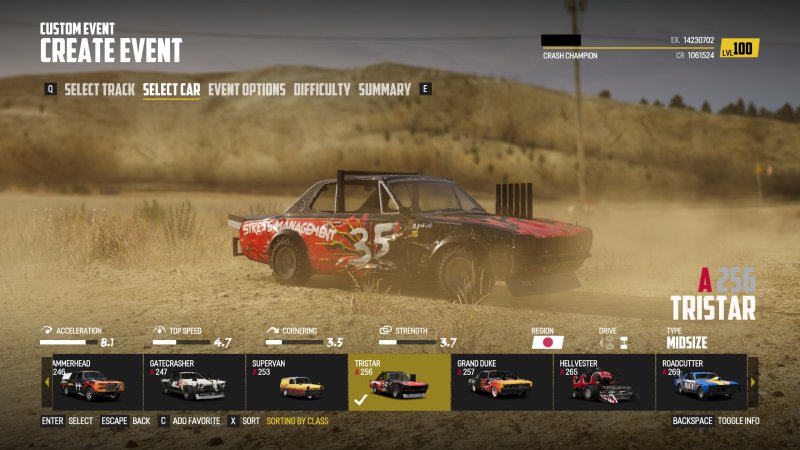Click the Select button label
Viewport: 800px width, 450px height.
pyautogui.click(x=80, y=421)
